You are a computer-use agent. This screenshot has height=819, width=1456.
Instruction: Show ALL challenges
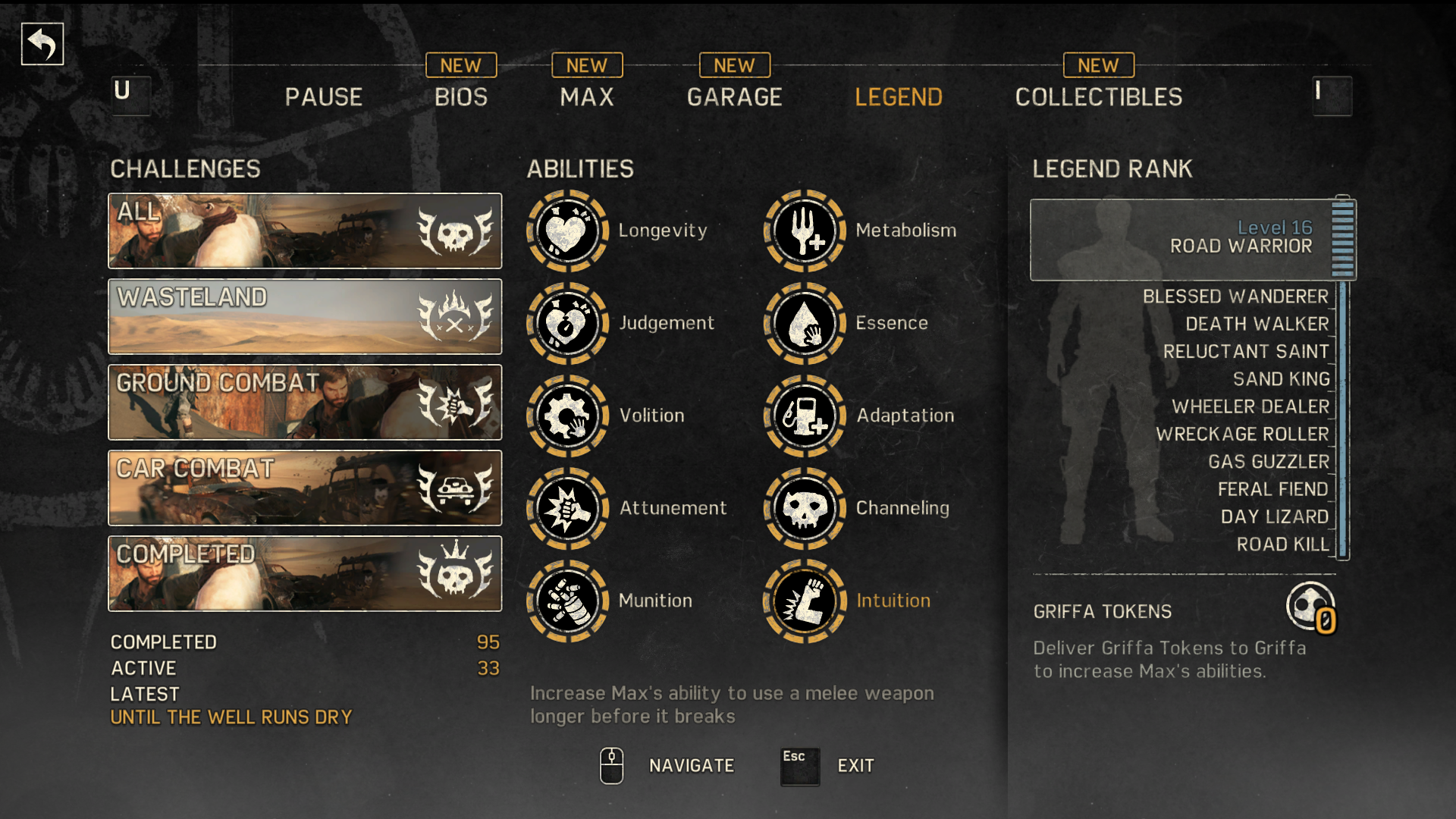(x=305, y=231)
